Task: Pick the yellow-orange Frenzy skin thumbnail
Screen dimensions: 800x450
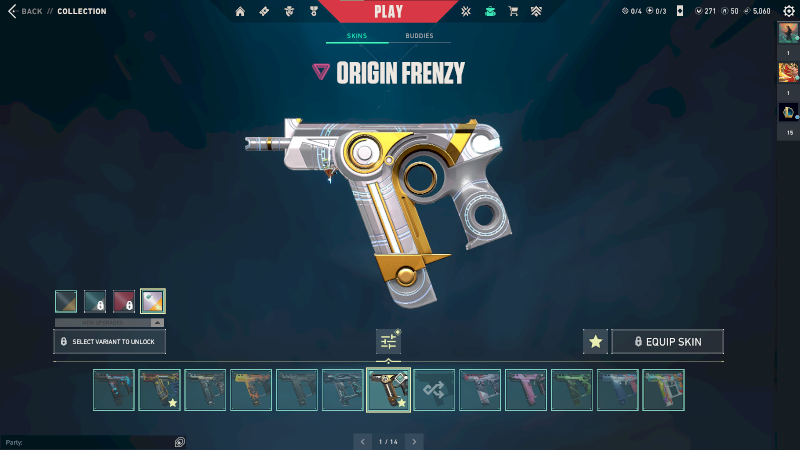Action: (251, 390)
